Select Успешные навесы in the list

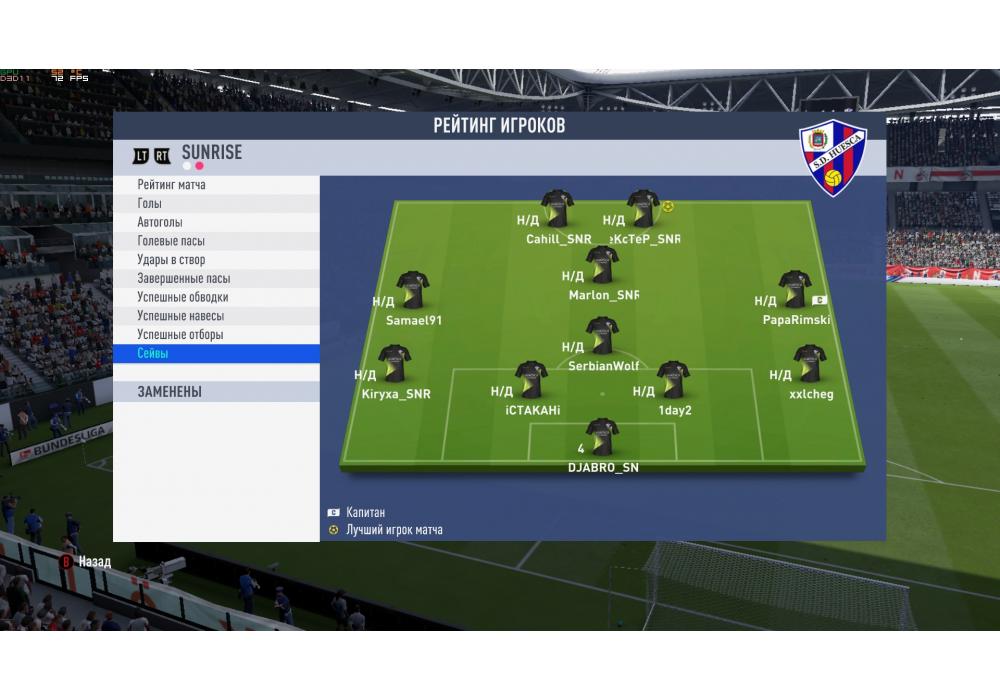tap(181, 316)
